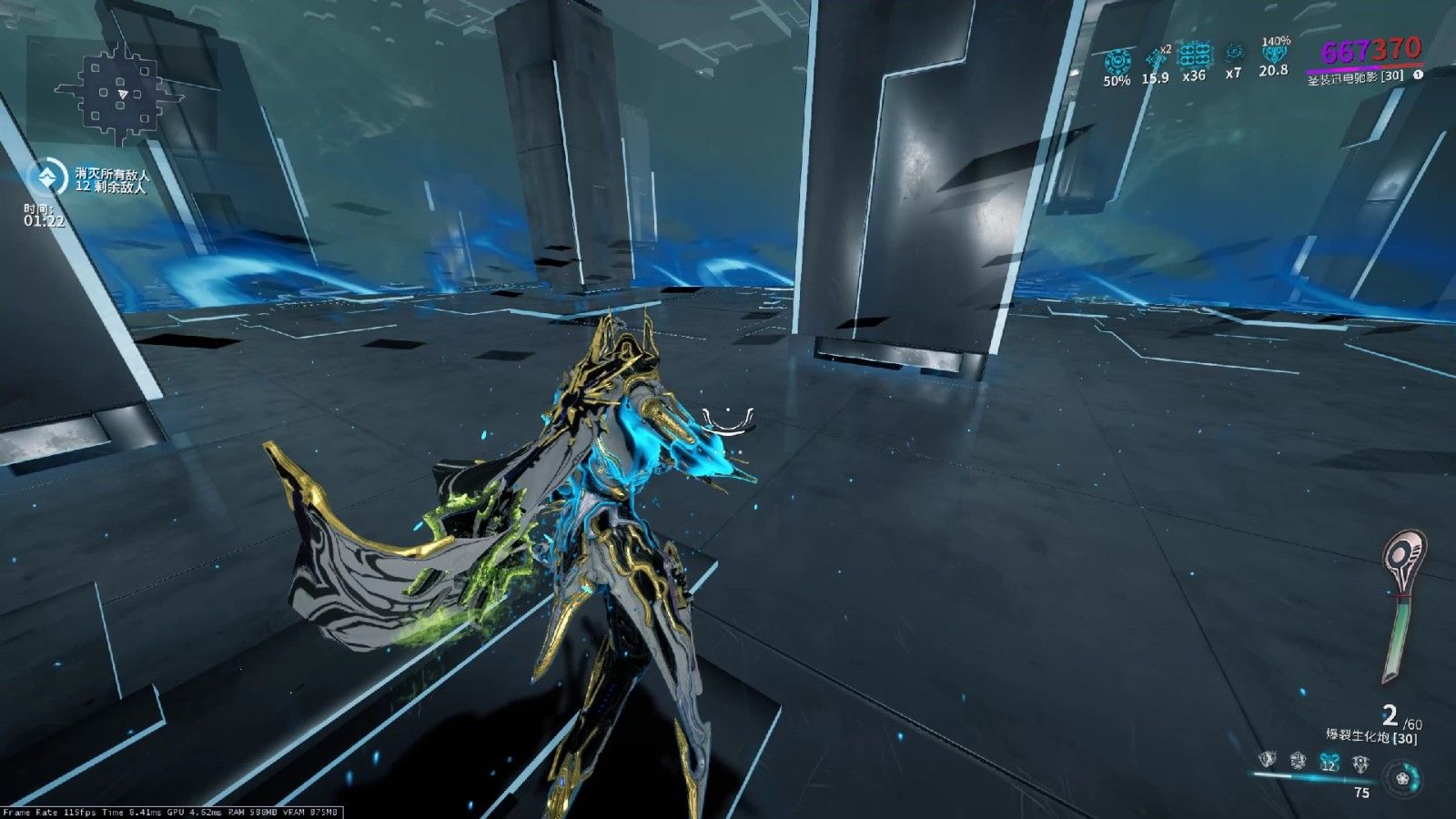Screen dimensions: 1456x819
Task: Select the buff icon showing x36
Action: (x=1195, y=56)
